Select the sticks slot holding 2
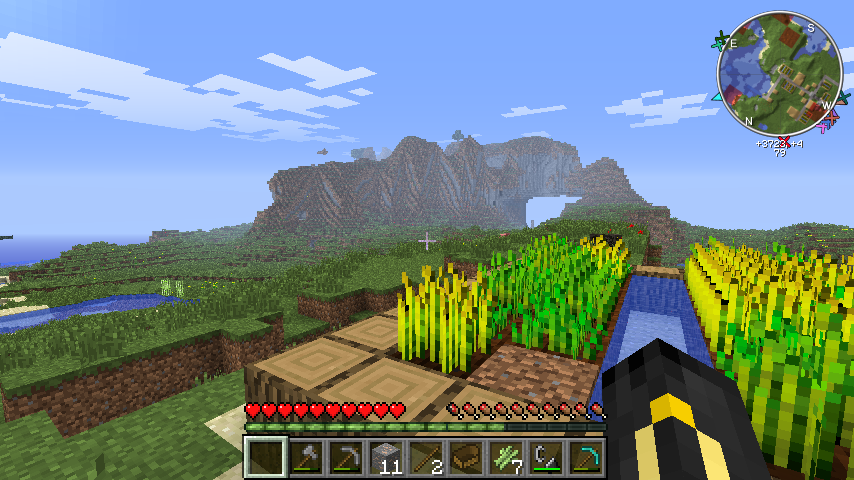The image size is (854, 480). (x=426, y=458)
